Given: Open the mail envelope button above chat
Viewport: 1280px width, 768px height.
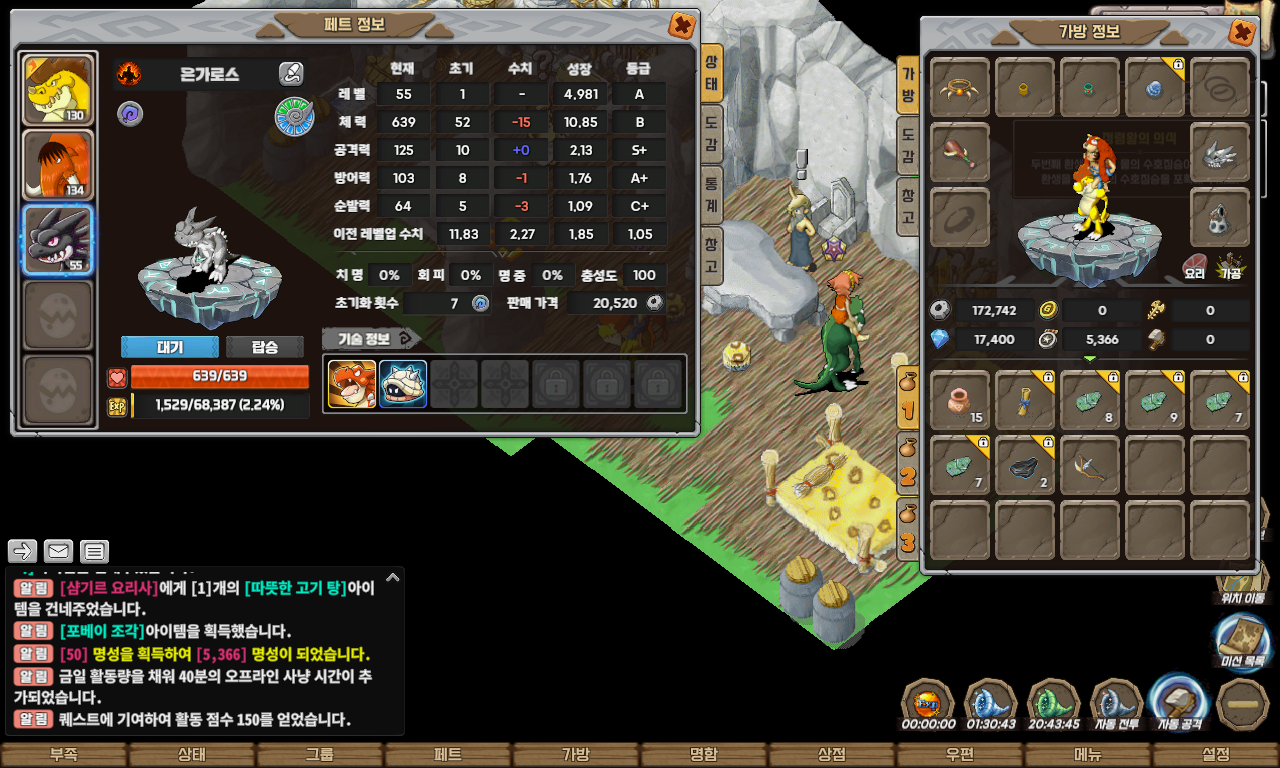Looking at the screenshot, I should [x=58, y=551].
